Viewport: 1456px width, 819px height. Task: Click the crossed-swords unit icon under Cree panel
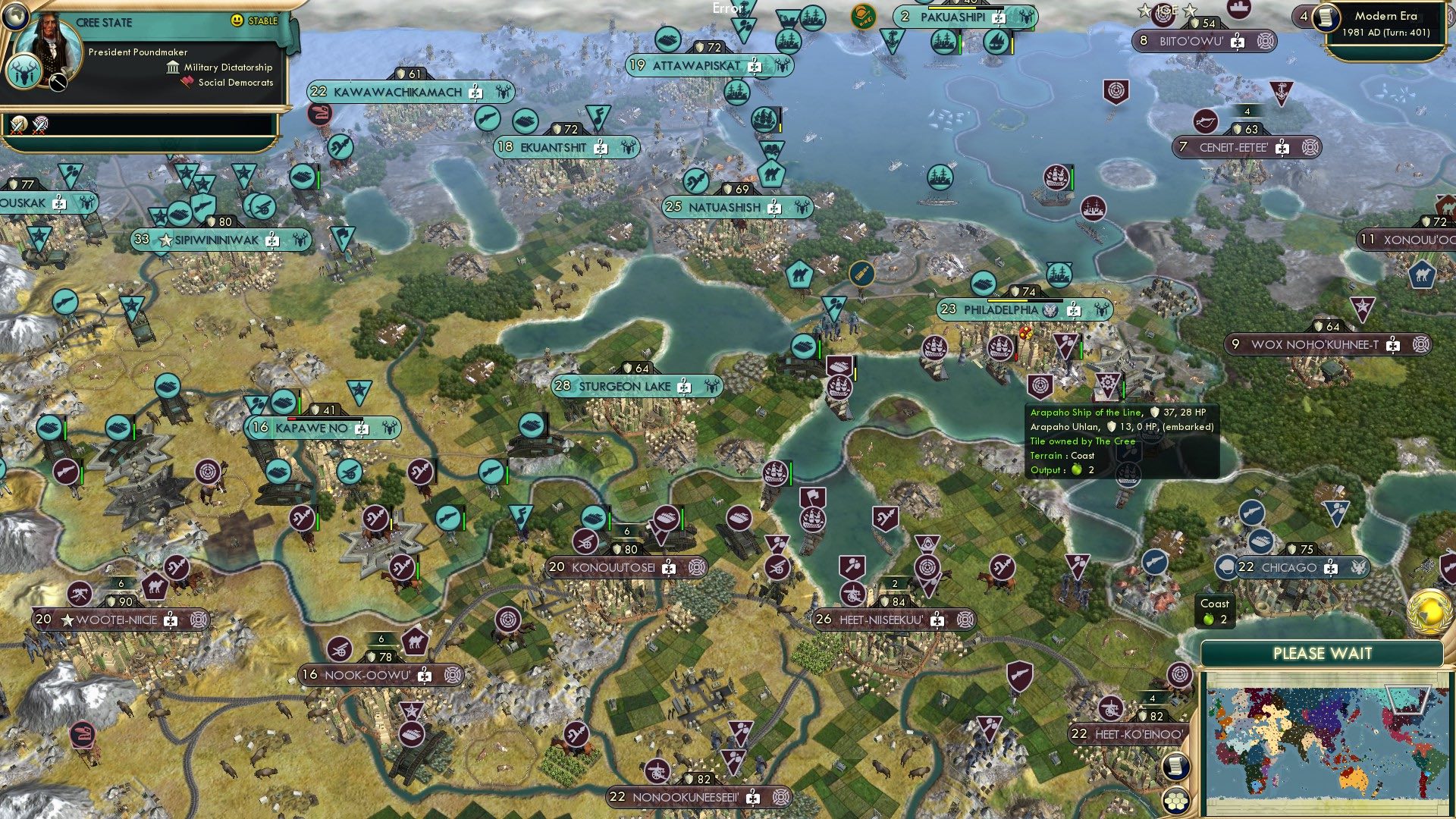(x=17, y=127)
